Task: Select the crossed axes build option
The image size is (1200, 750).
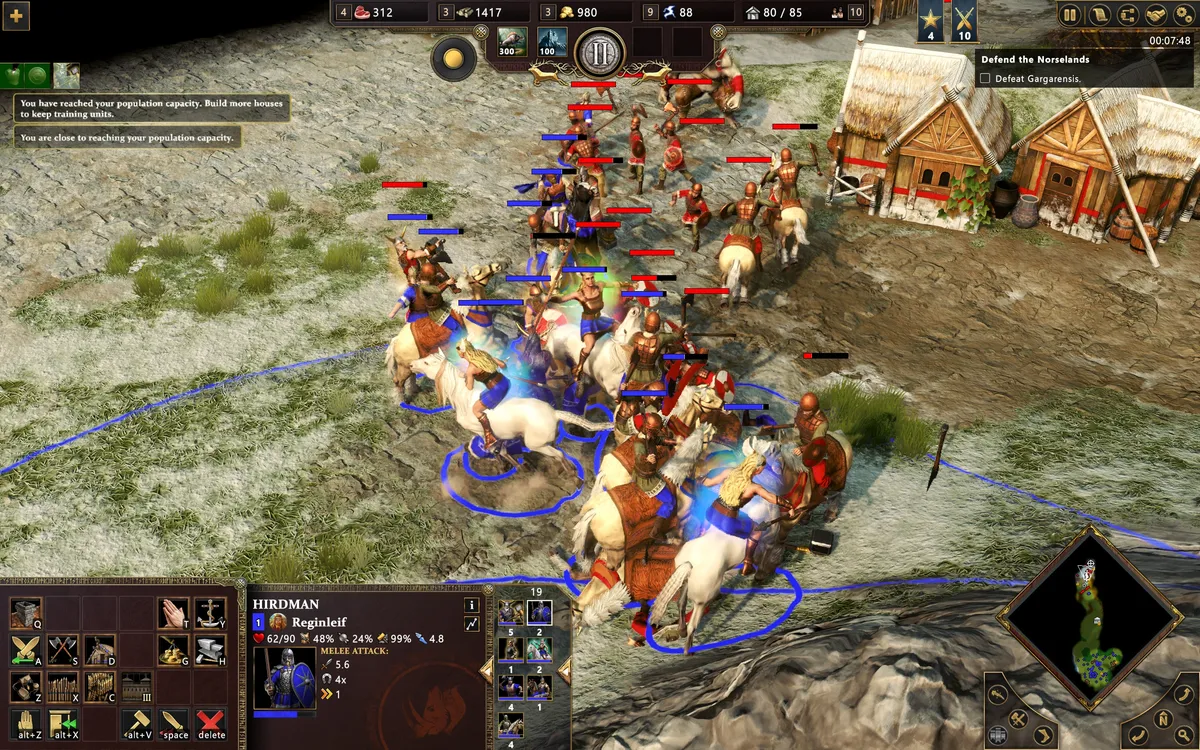Action: (x=62, y=650)
